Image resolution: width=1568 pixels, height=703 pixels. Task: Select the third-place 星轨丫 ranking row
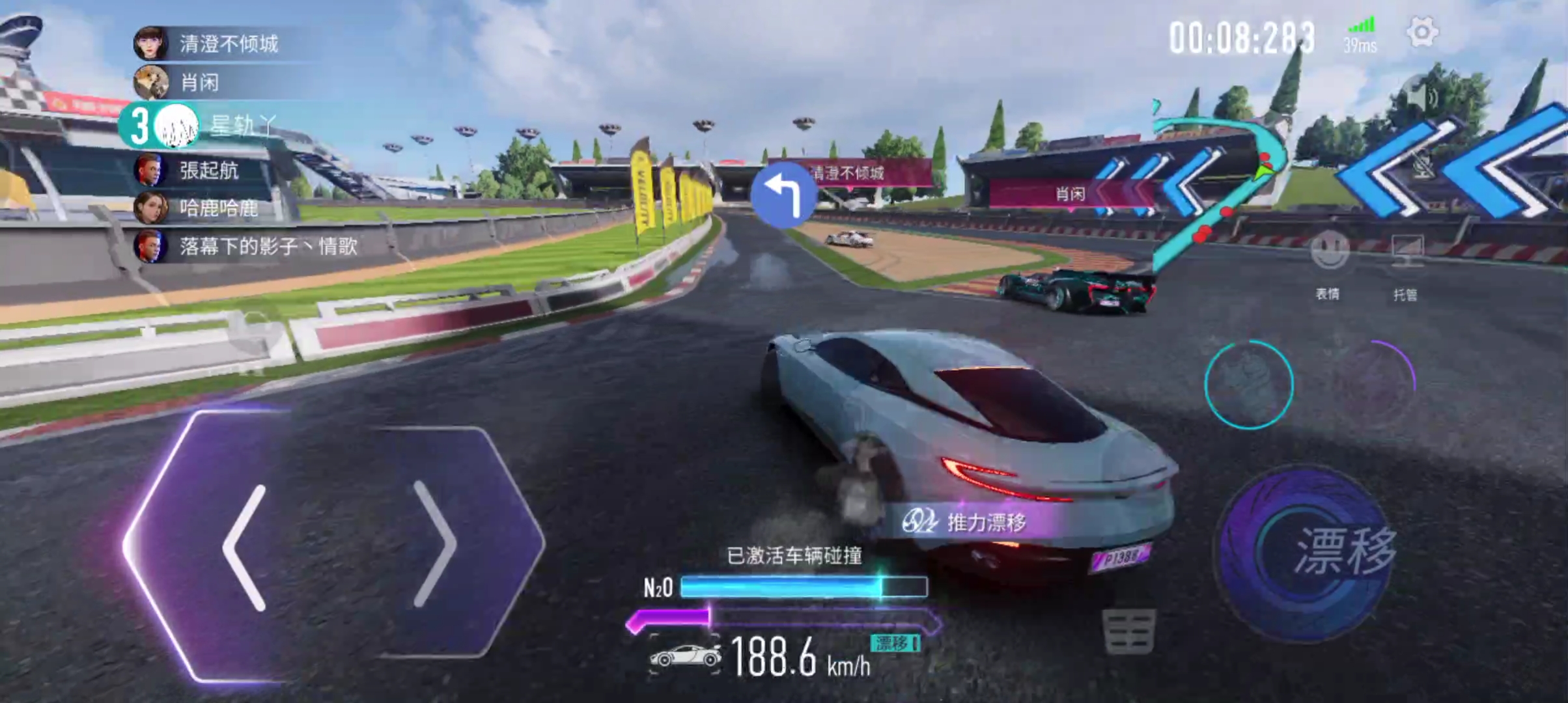click(x=215, y=125)
